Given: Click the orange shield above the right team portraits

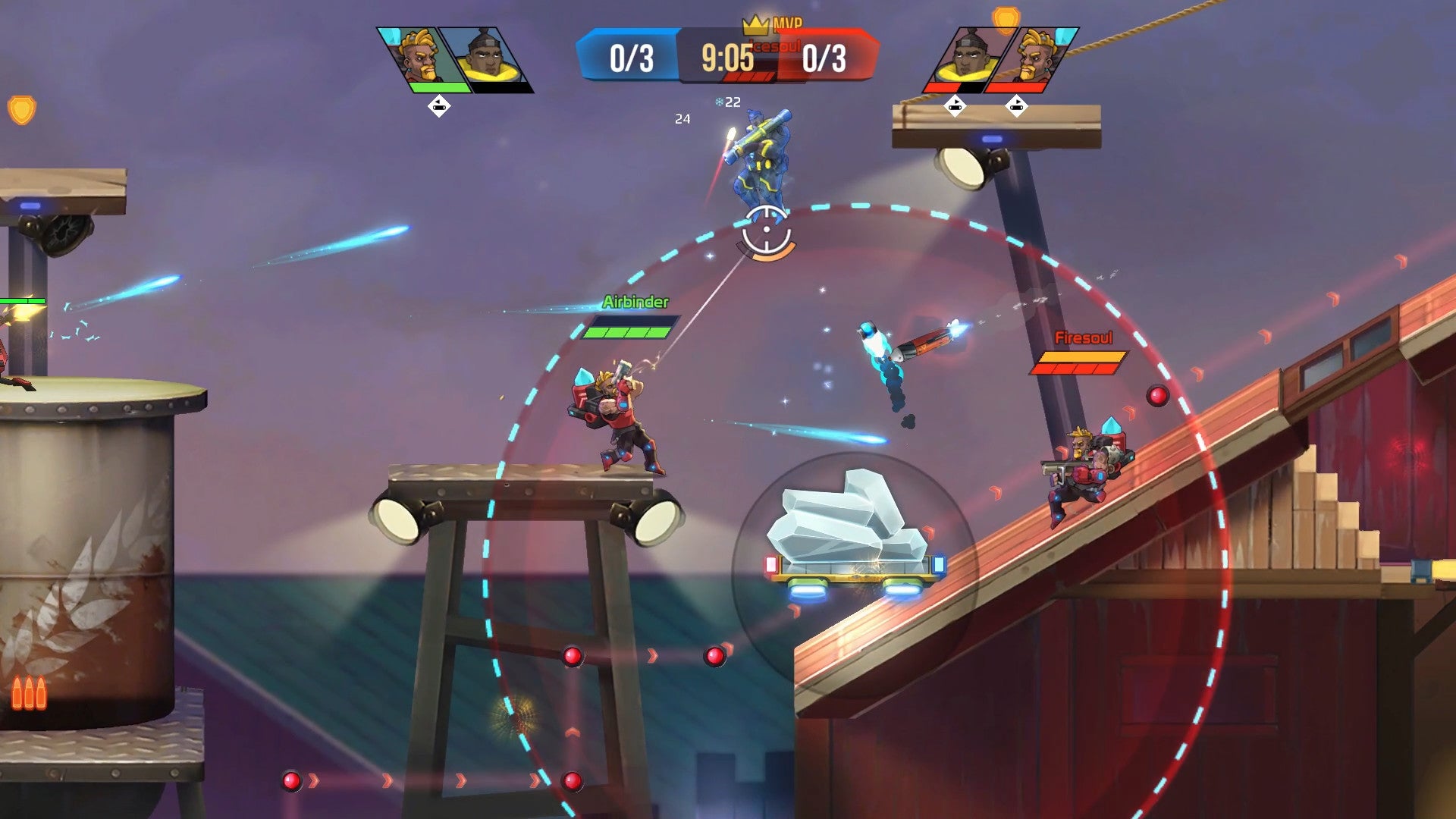Looking at the screenshot, I should pyautogui.click(x=1006, y=20).
